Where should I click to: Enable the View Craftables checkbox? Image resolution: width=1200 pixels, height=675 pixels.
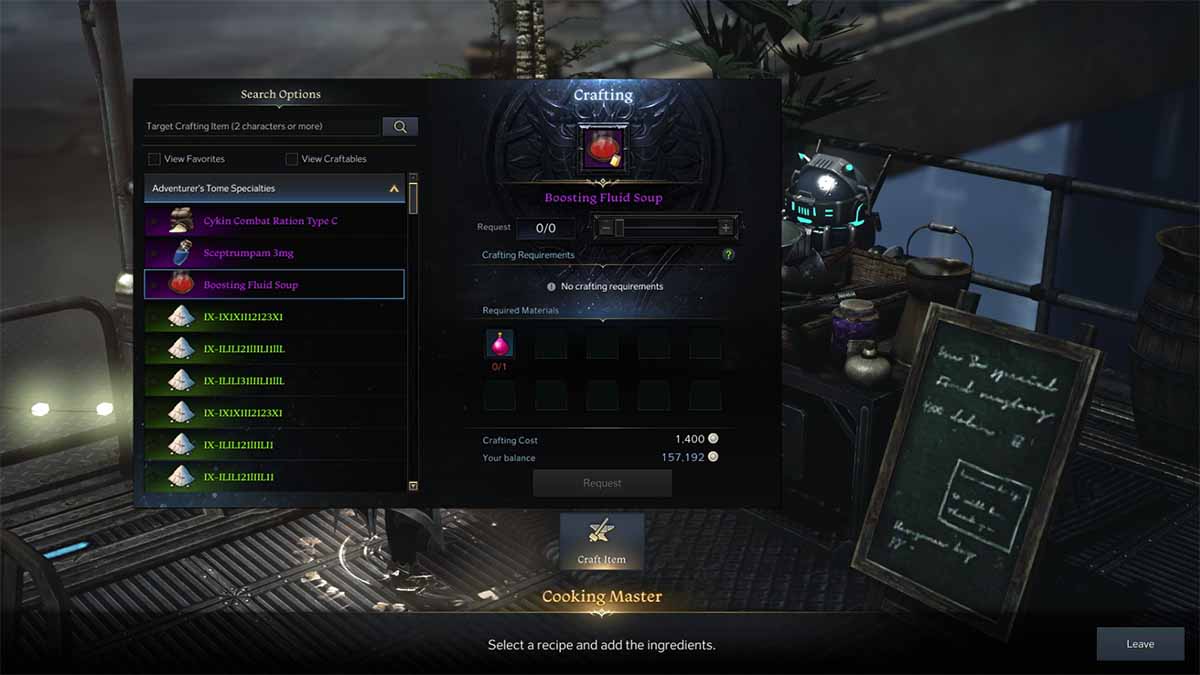(292, 159)
